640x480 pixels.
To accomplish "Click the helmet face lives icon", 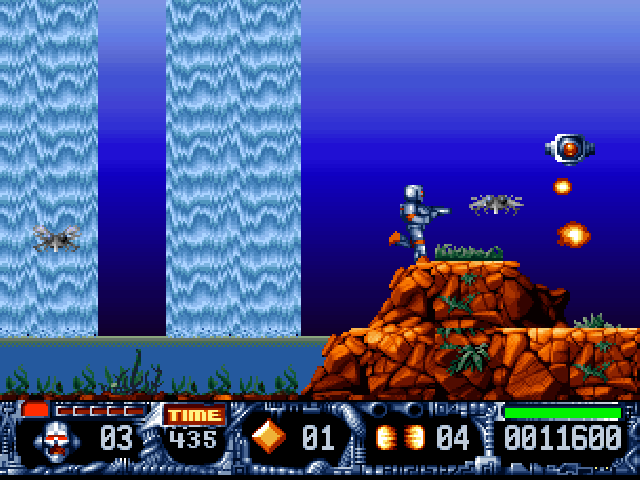I will tap(59, 439).
